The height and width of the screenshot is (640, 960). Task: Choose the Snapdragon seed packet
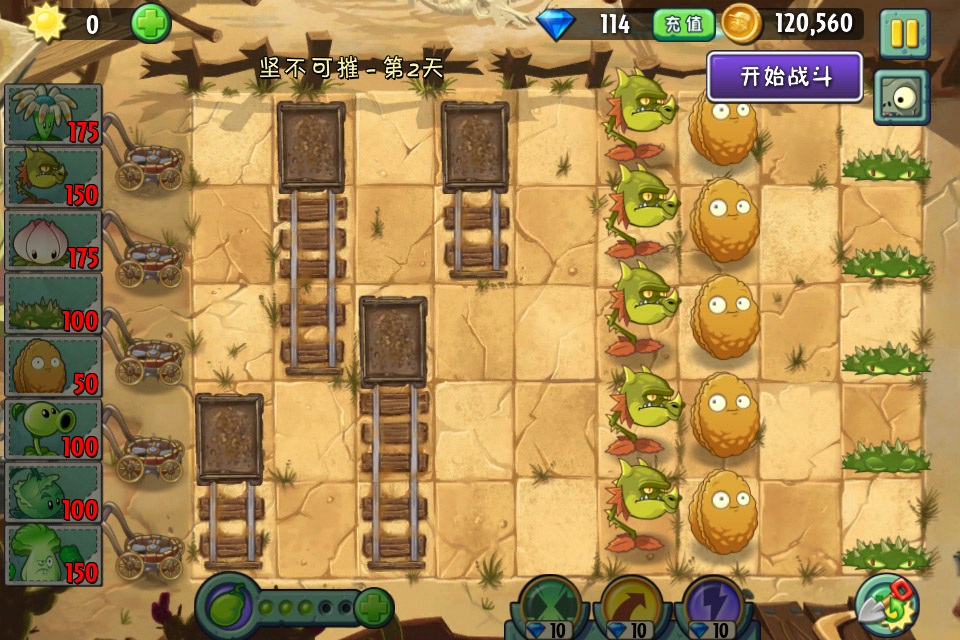(x=53, y=177)
